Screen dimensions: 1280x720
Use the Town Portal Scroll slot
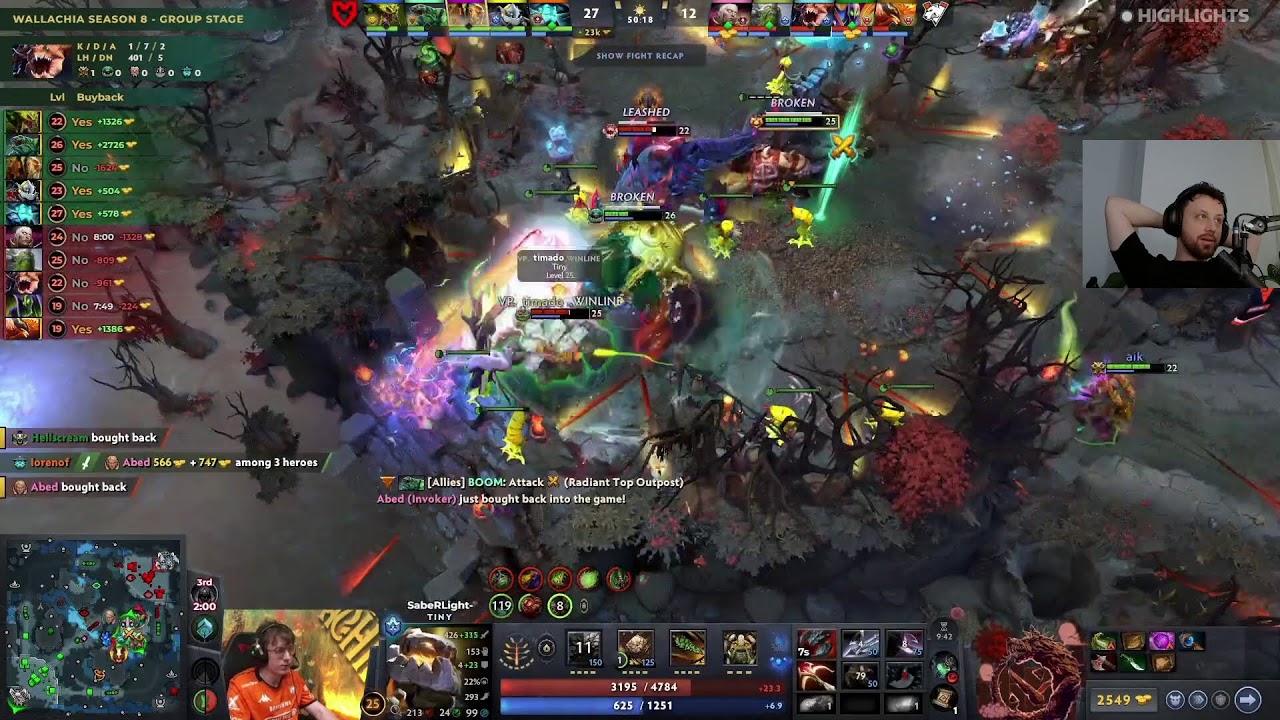click(x=944, y=697)
